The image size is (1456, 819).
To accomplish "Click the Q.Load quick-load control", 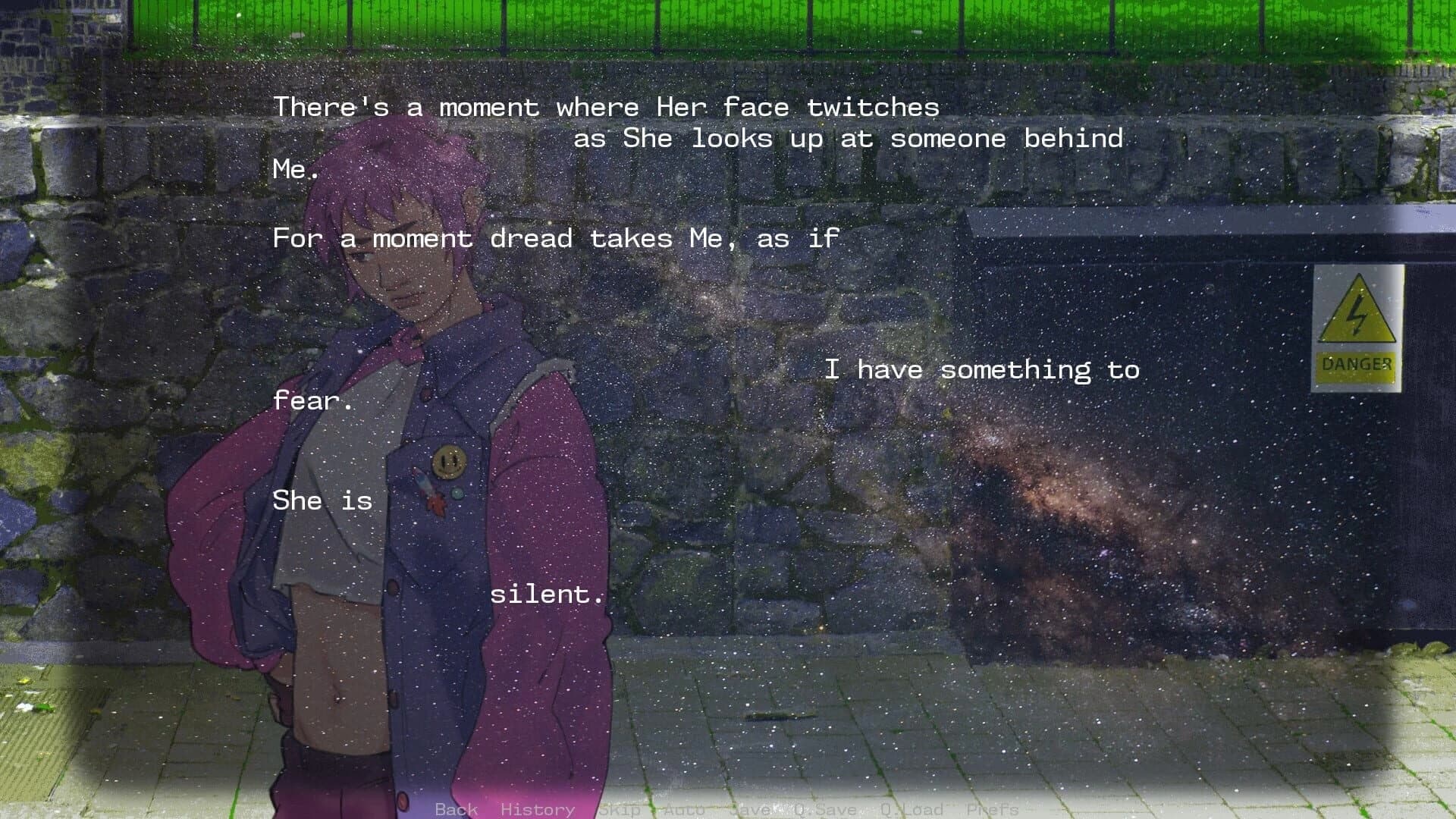I will point(911,809).
